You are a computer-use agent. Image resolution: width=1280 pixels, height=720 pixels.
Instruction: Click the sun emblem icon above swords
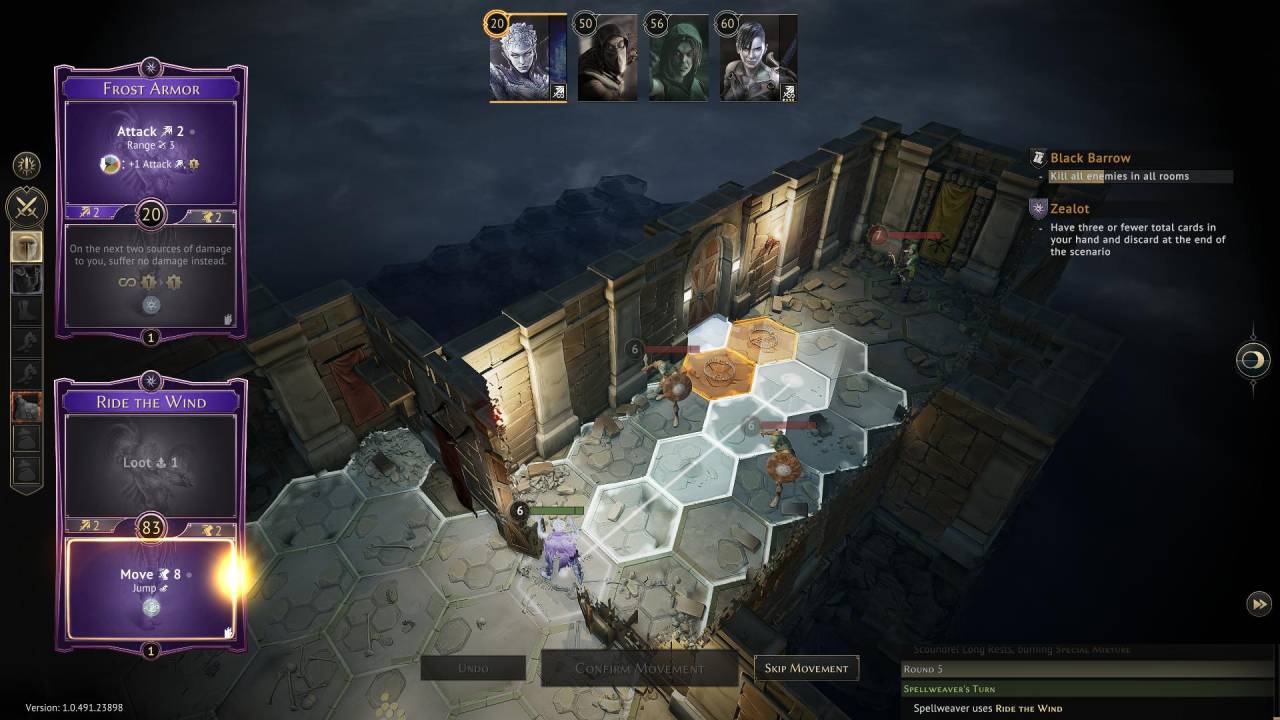click(26, 165)
